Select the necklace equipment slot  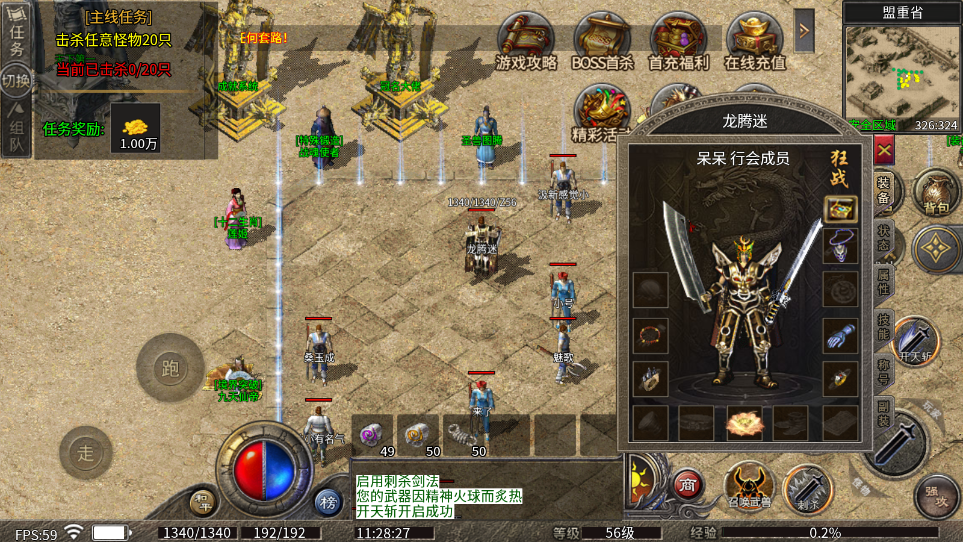click(840, 246)
